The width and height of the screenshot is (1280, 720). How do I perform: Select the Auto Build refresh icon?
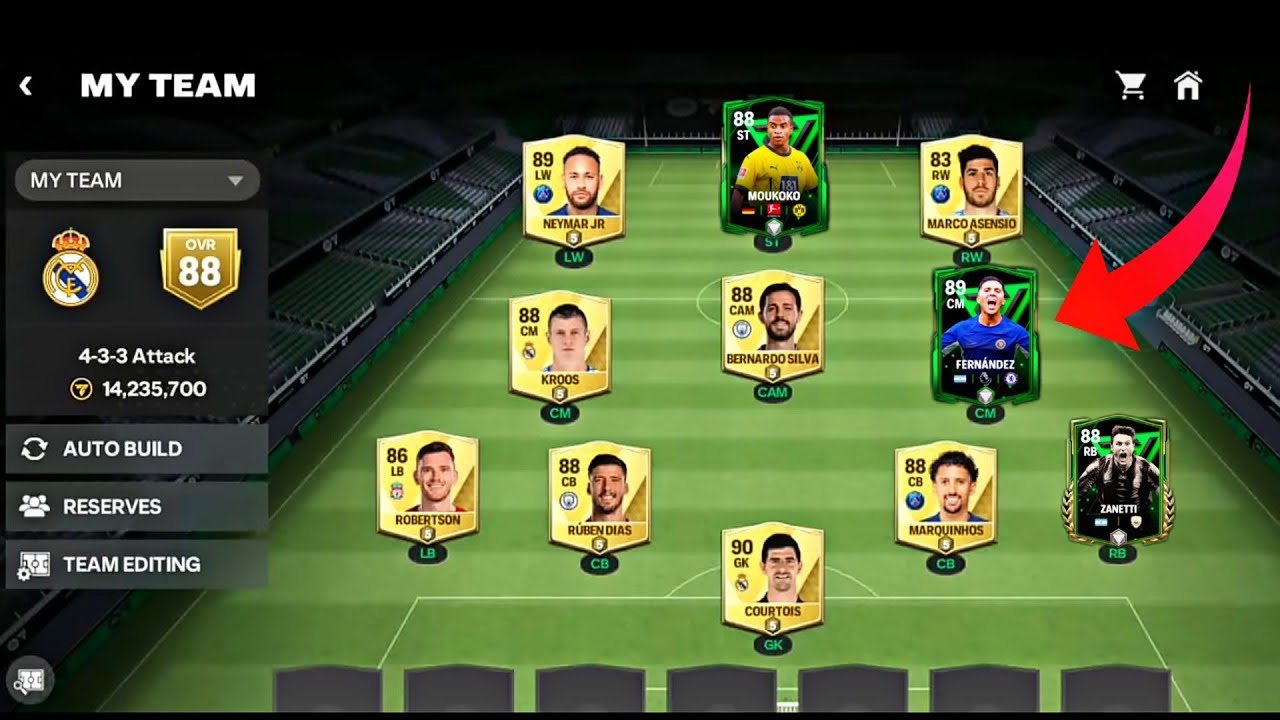pyautogui.click(x=34, y=448)
